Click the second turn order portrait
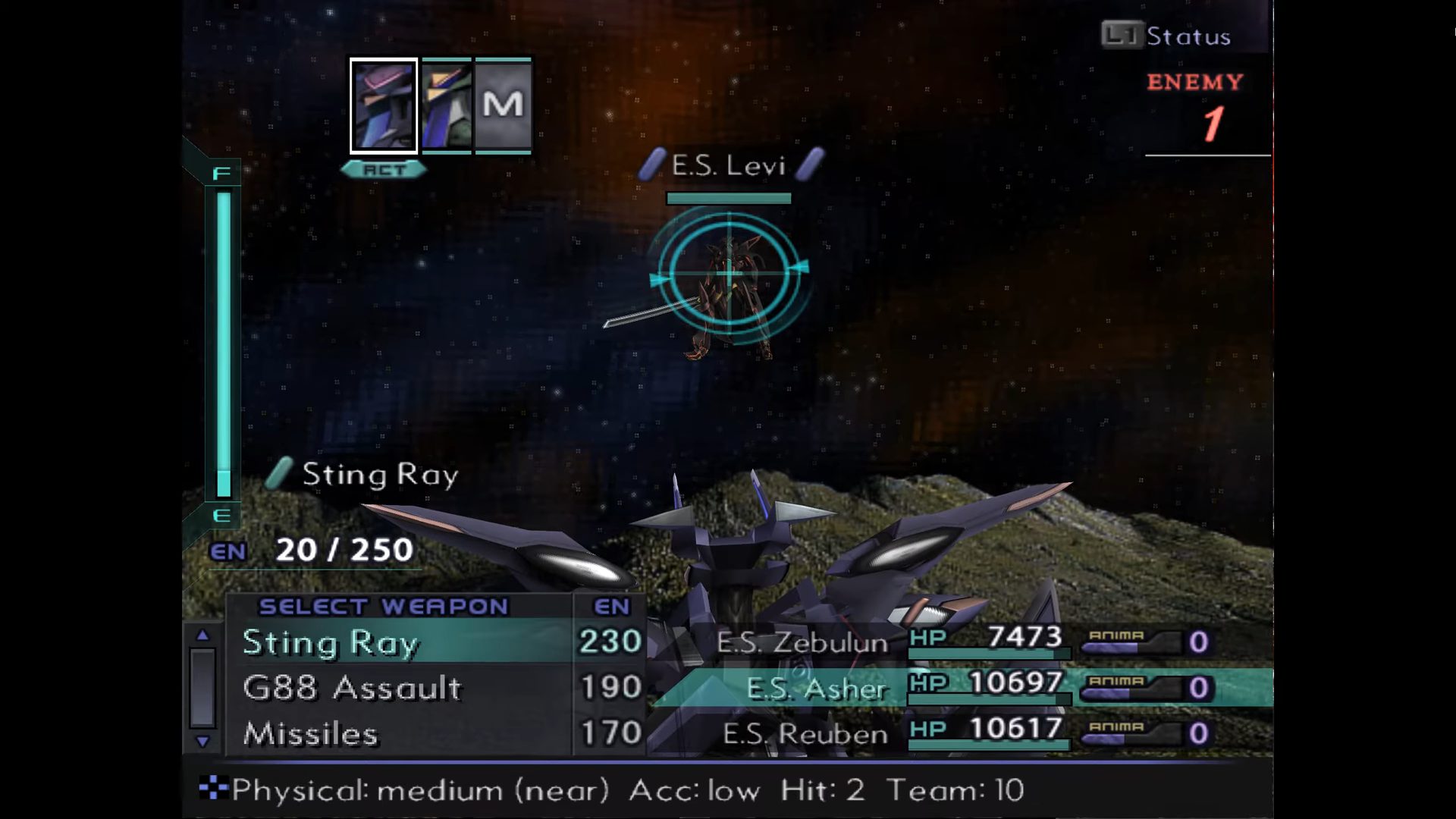 (446, 106)
